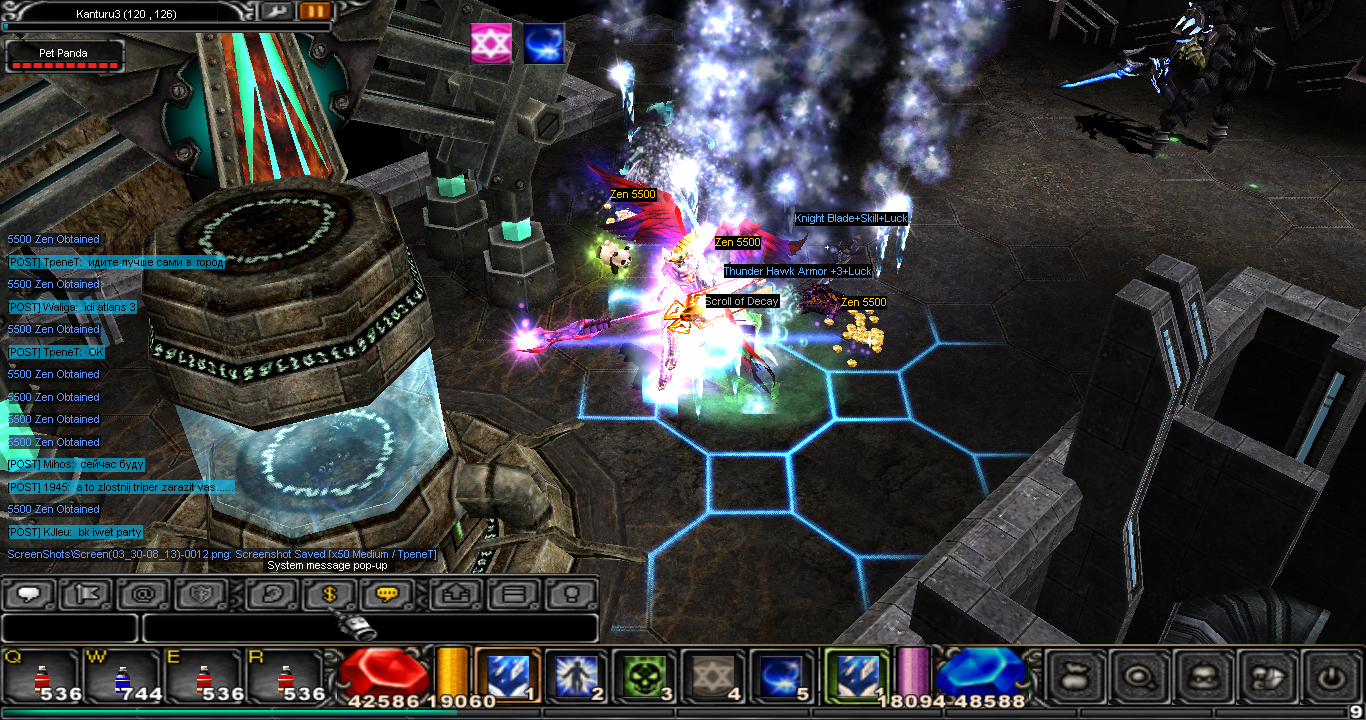The width and height of the screenshot is (1366, 720).
Task: Use the E red potion slot
Action: click(x=203, y=676)
